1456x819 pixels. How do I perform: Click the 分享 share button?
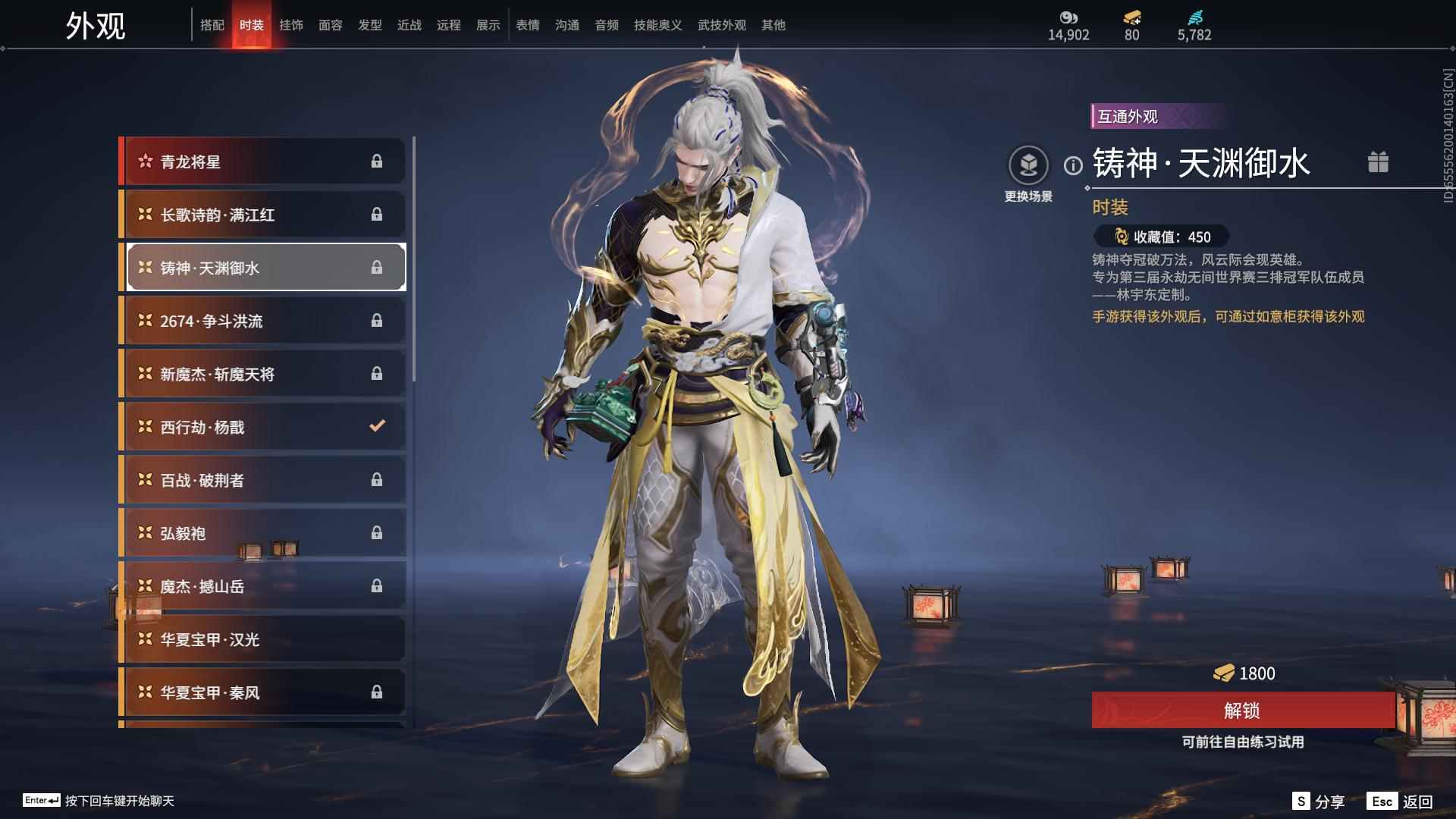[1319, 802]
